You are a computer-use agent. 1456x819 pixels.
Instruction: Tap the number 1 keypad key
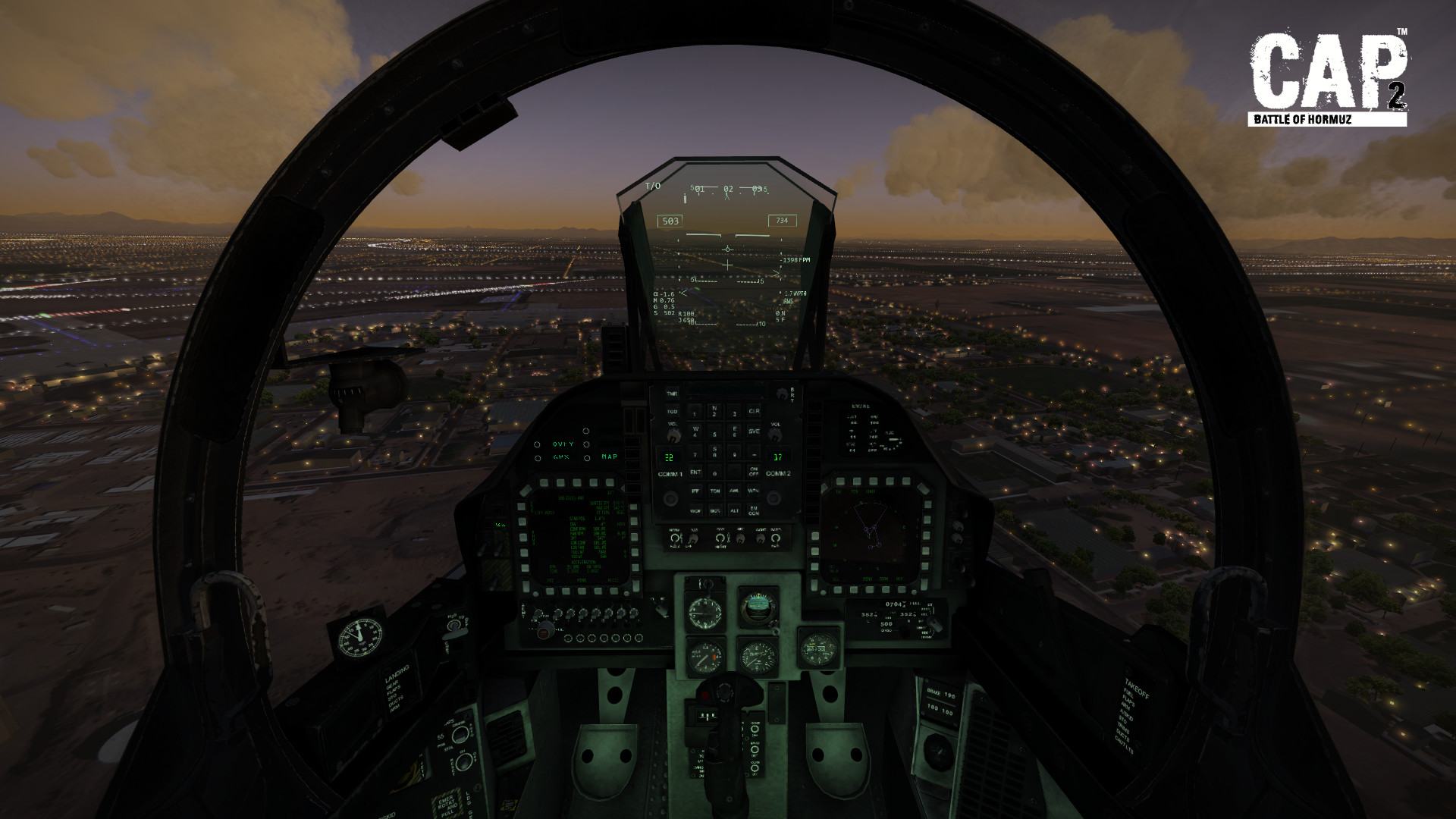click(x=695, y=412)
